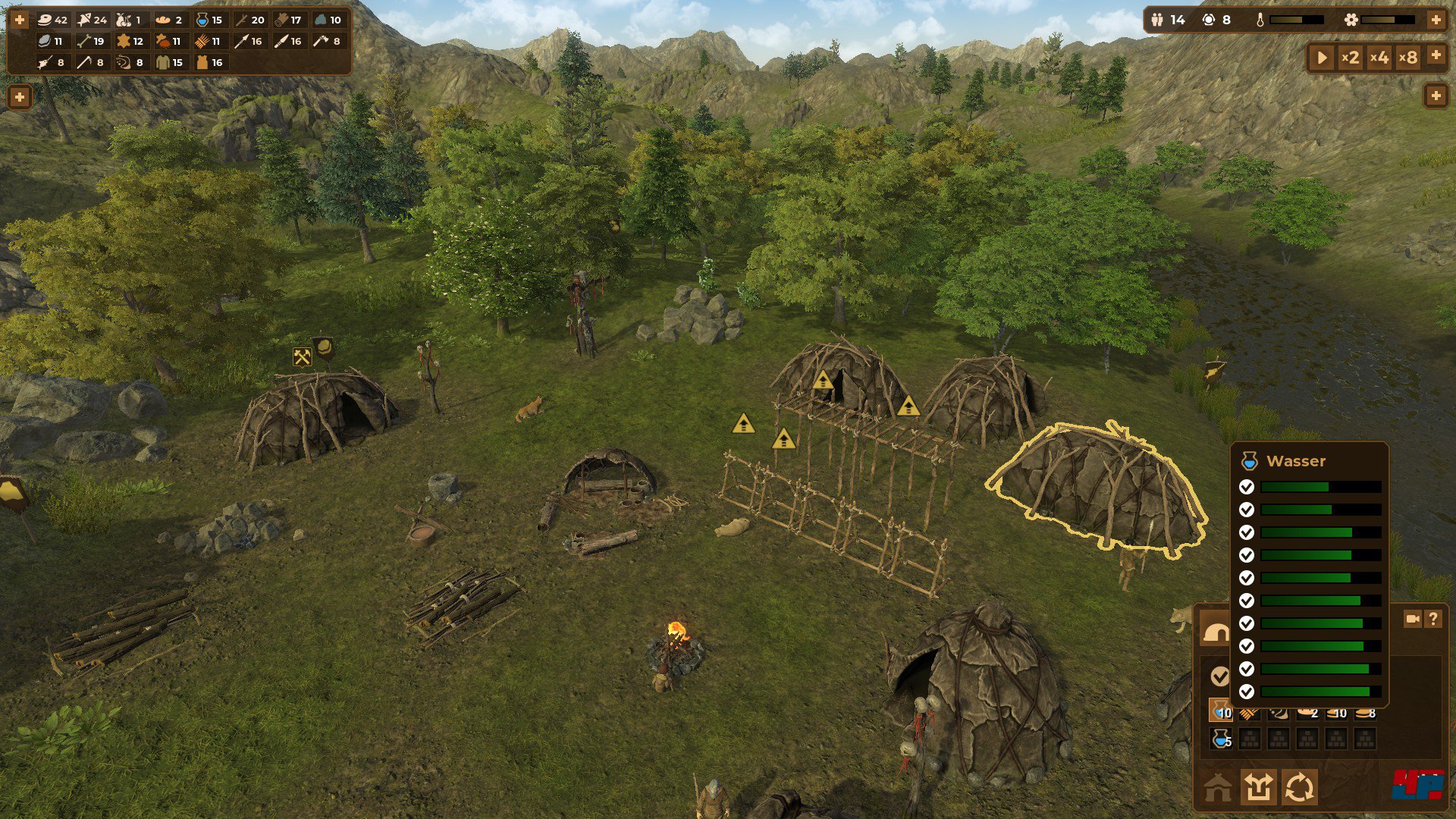Select the hut building icon button
The image size is (1456, 819).
(1218, 789)
